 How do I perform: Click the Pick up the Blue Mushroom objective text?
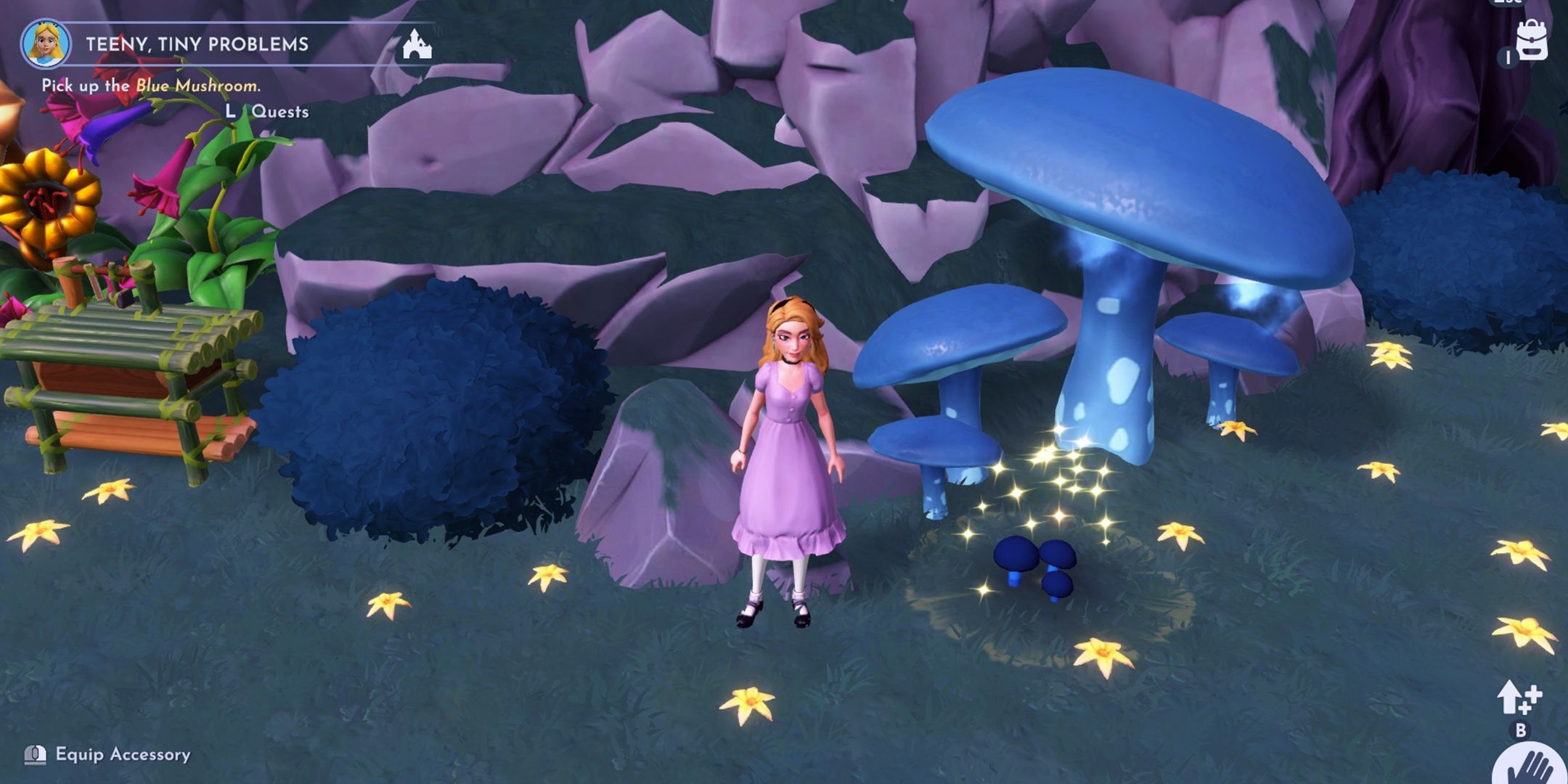click(x=151, y=85)
